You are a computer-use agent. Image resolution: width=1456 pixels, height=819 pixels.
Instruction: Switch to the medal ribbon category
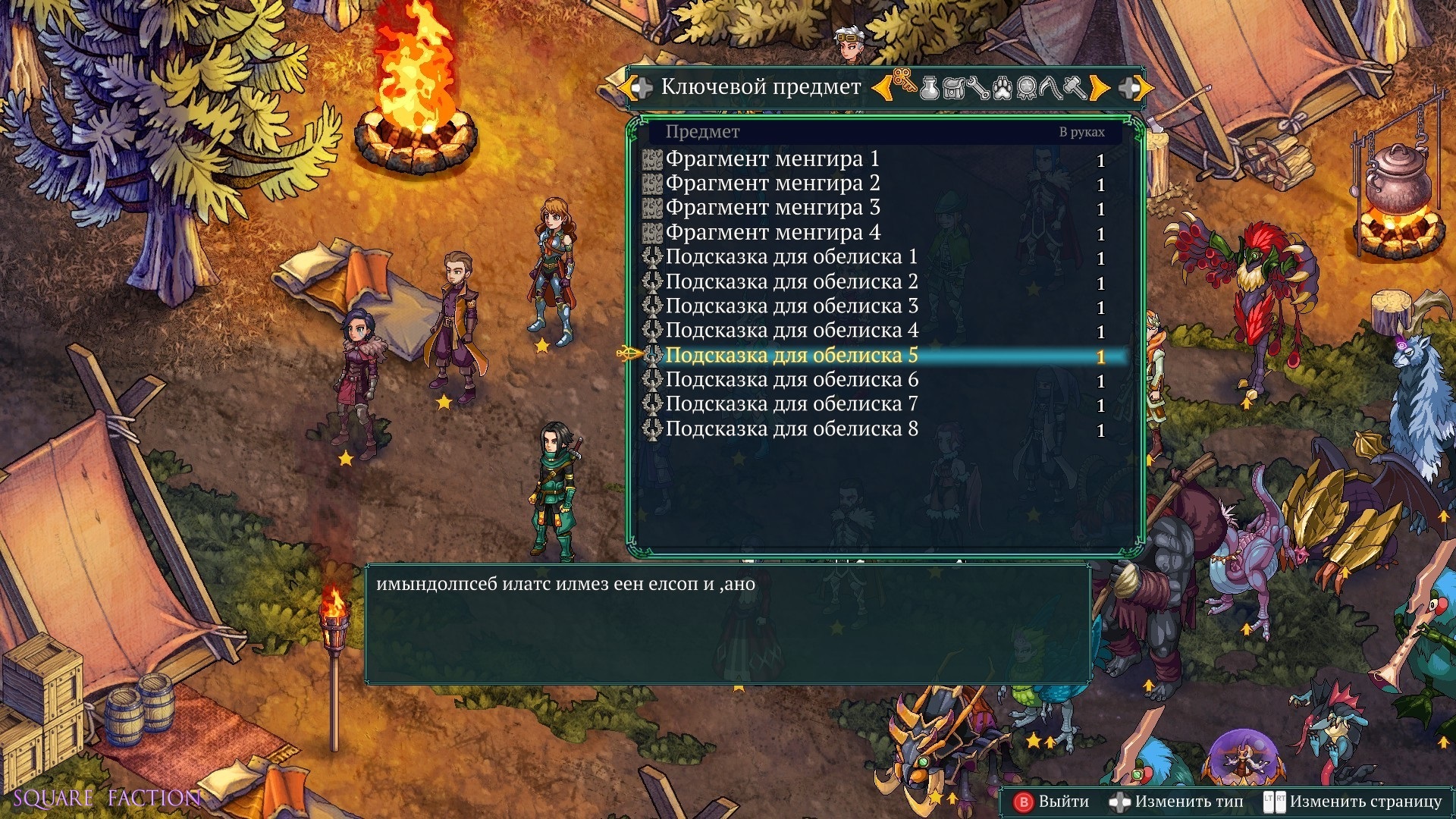coord(1027,89)
